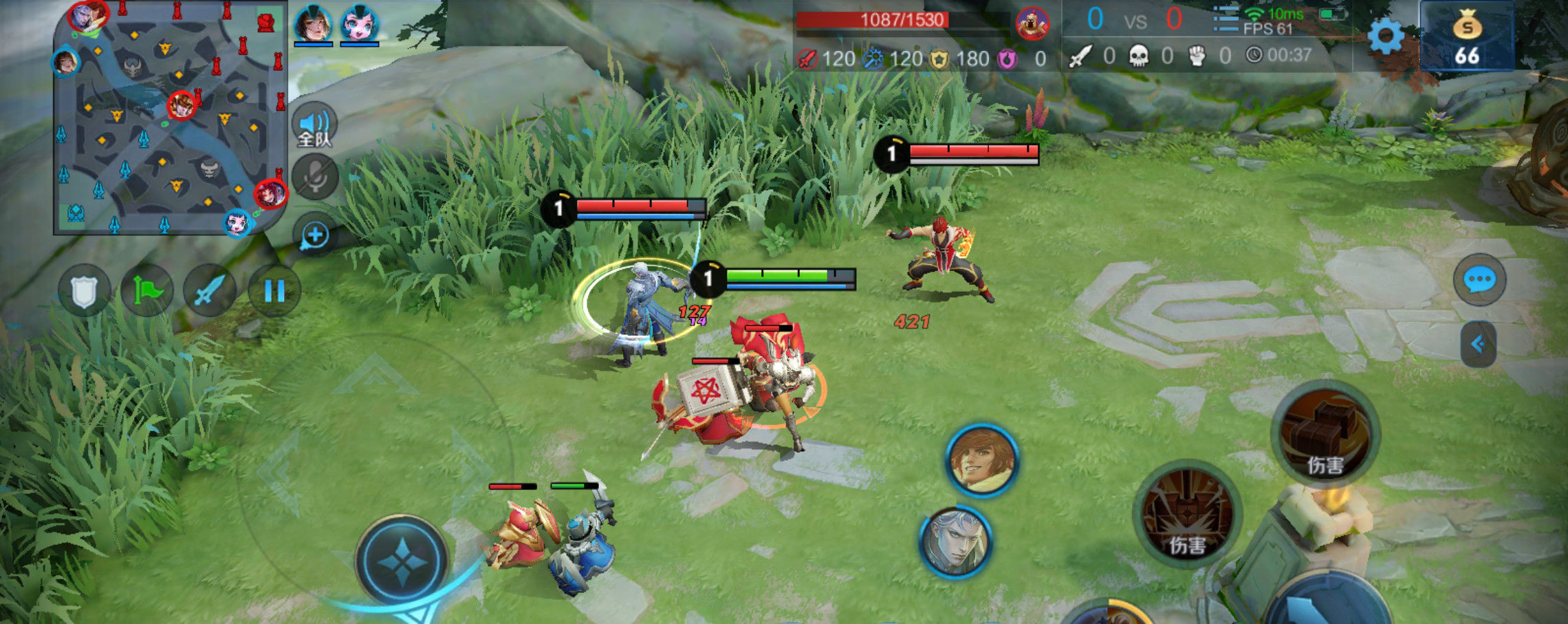Send the sword attack signal
The height and width of the screenshot is (624, 1568).
[x=210, y=291]
